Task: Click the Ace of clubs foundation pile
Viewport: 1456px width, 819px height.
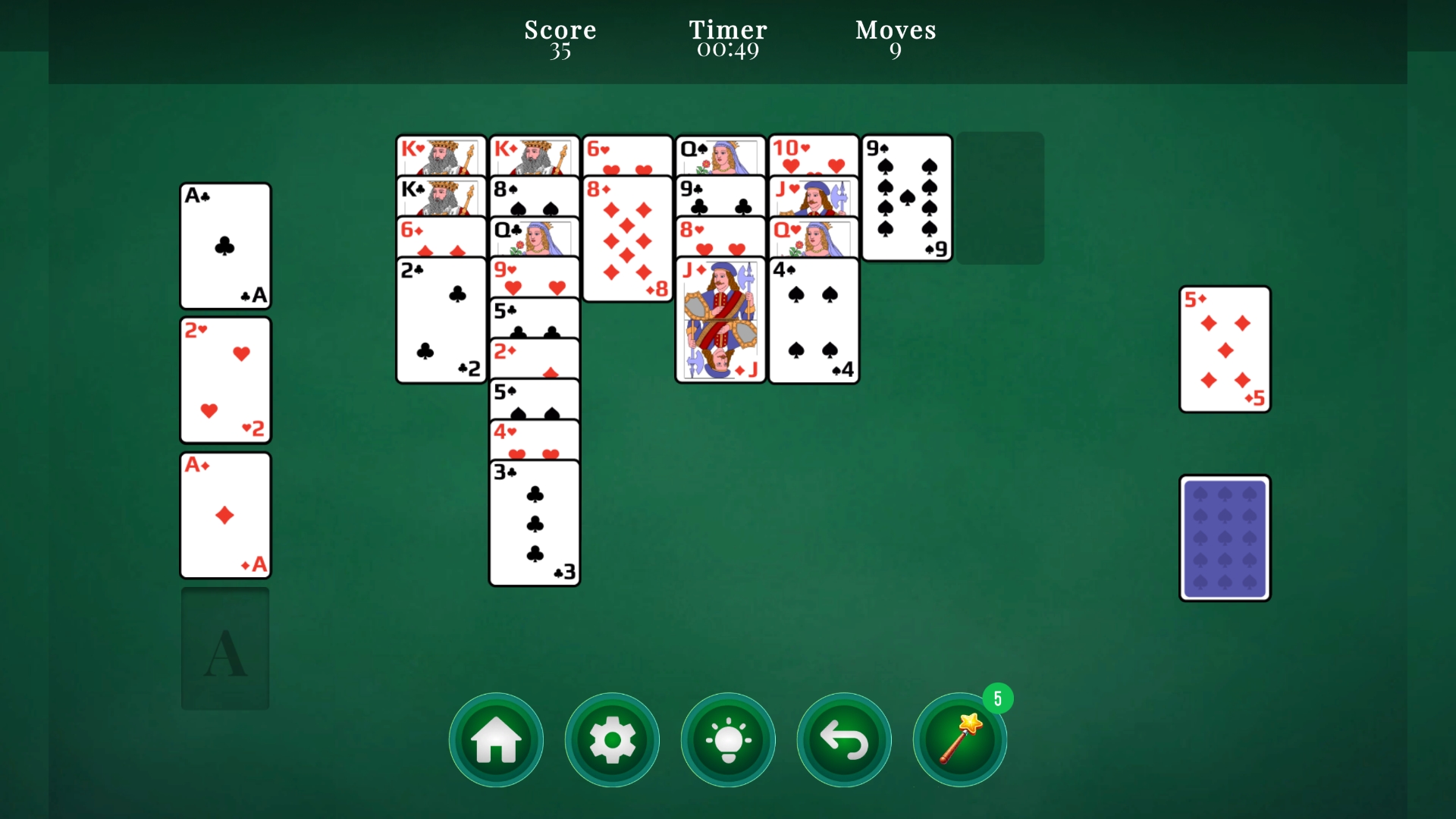Action: [x=224, y=245]
